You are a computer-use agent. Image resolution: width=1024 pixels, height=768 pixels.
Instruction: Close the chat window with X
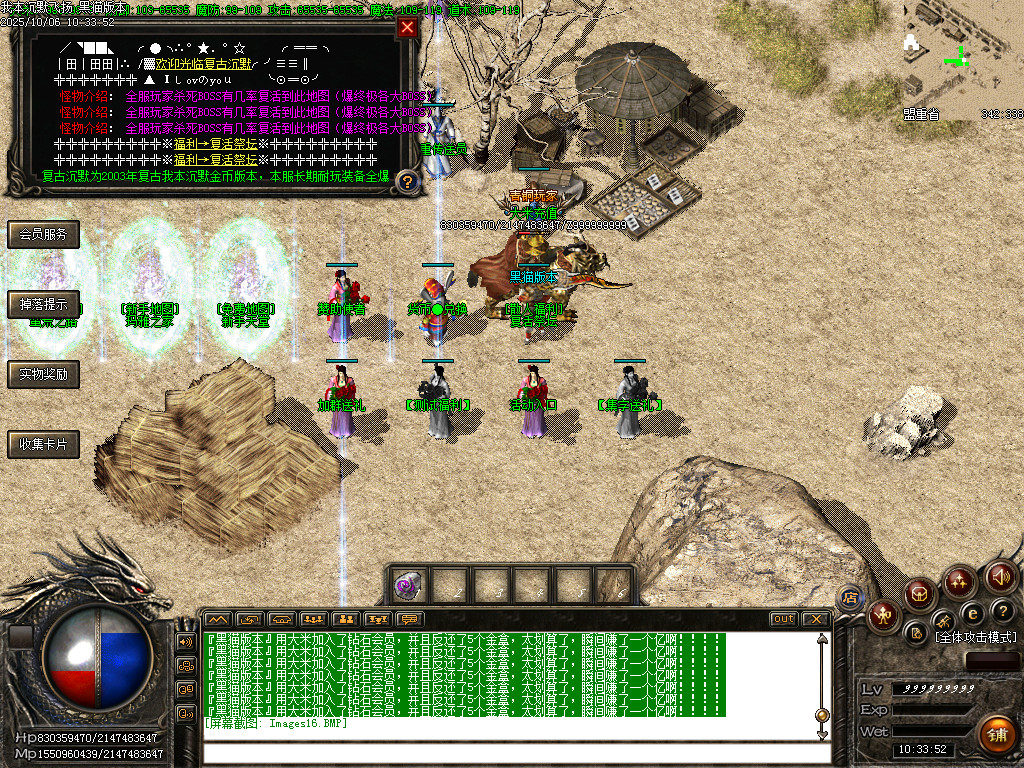815,619
